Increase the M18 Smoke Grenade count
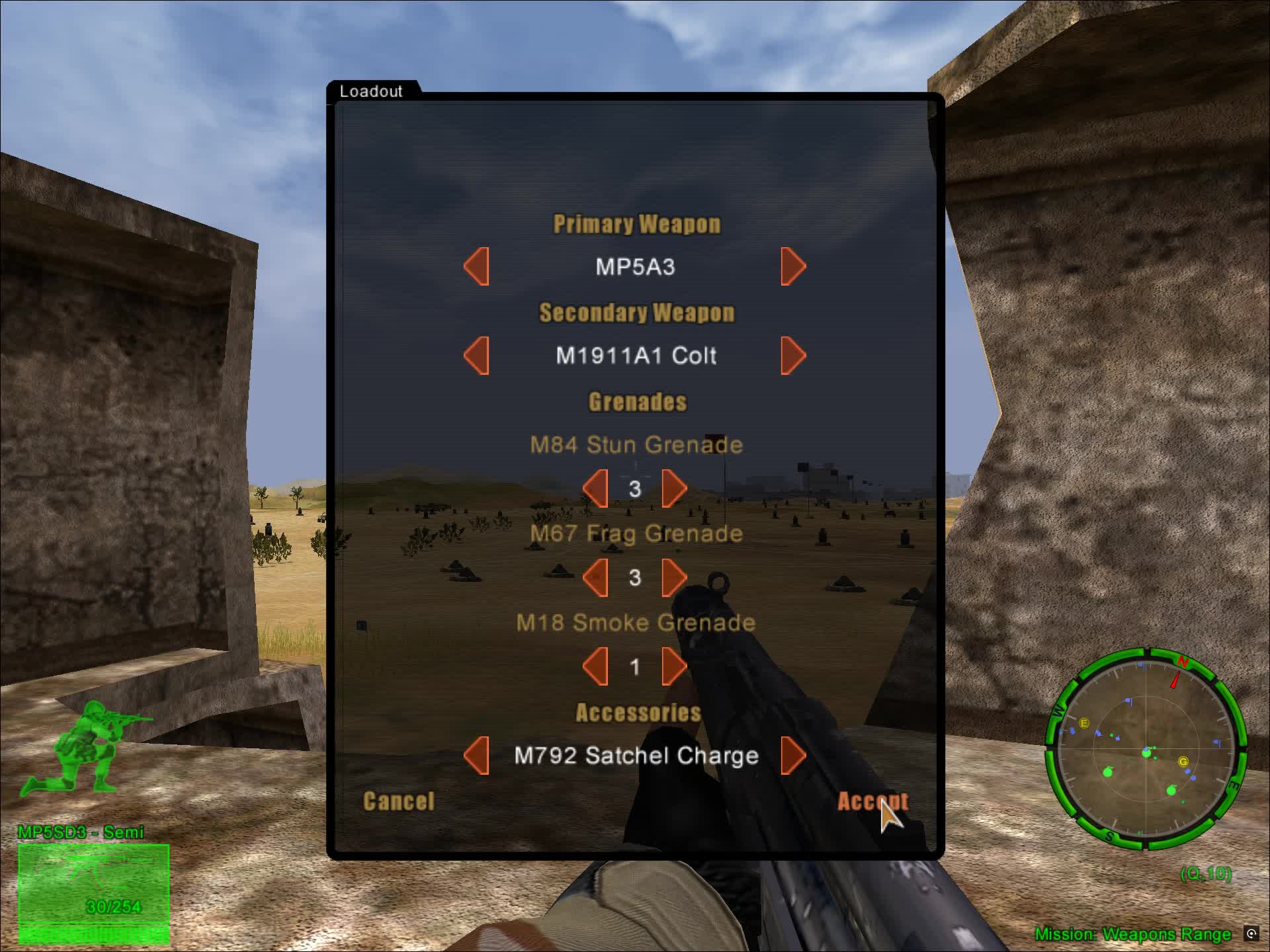Image resolution: width=1270 pixels, height=952 pixels. (x=674, y=665)
